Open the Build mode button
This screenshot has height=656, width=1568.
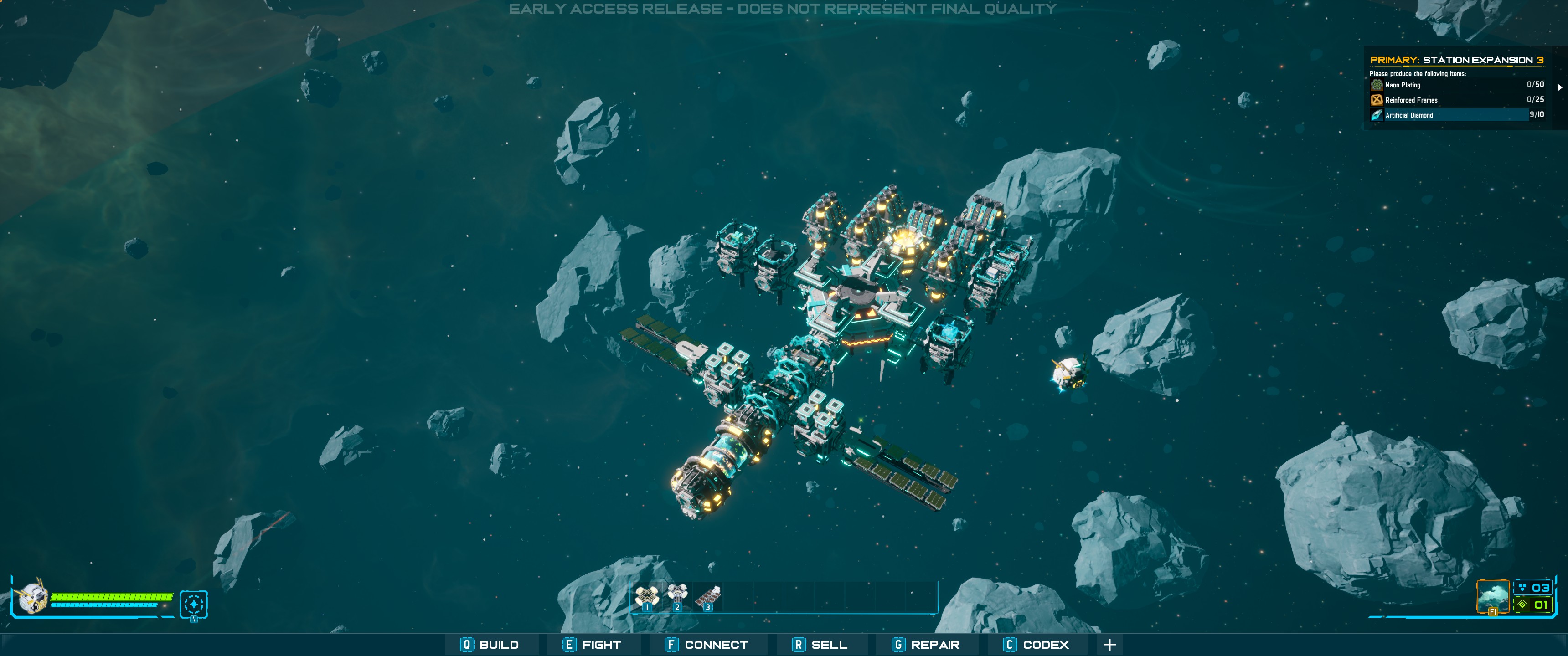click(490, 645)
